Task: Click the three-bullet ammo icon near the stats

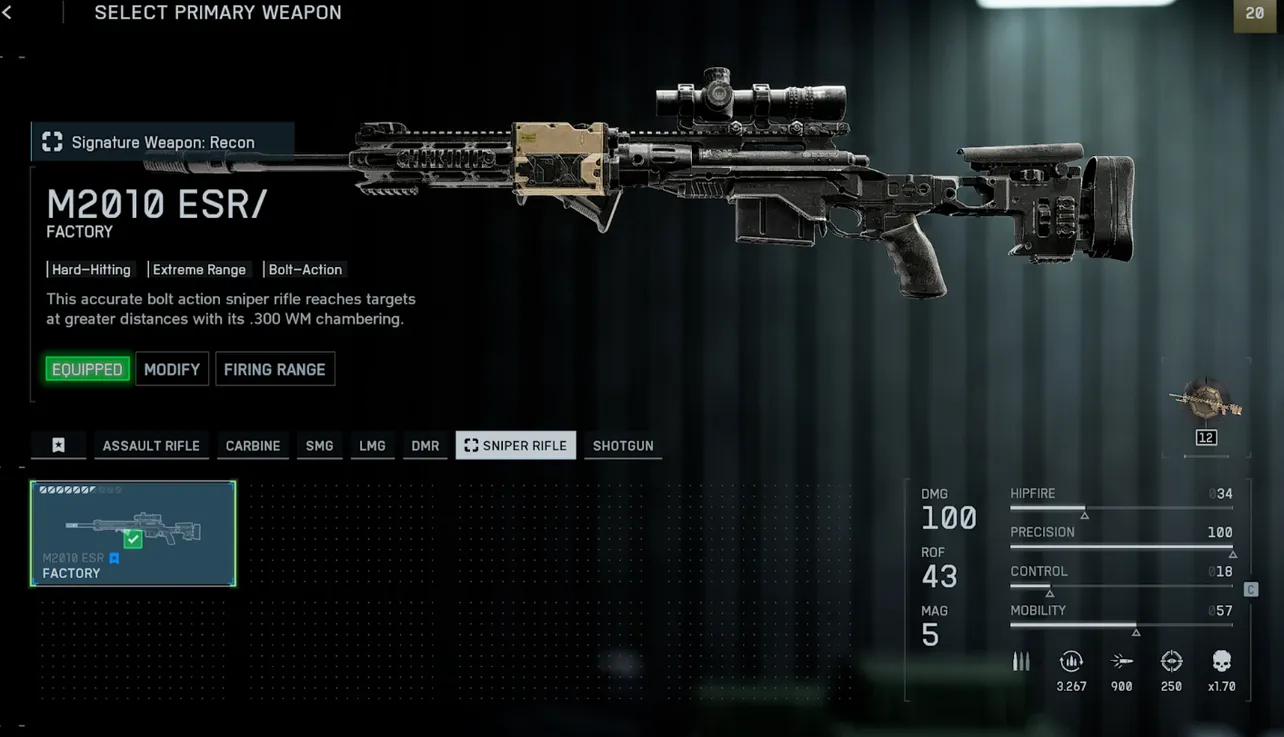Action: (x=1021, y=660)
